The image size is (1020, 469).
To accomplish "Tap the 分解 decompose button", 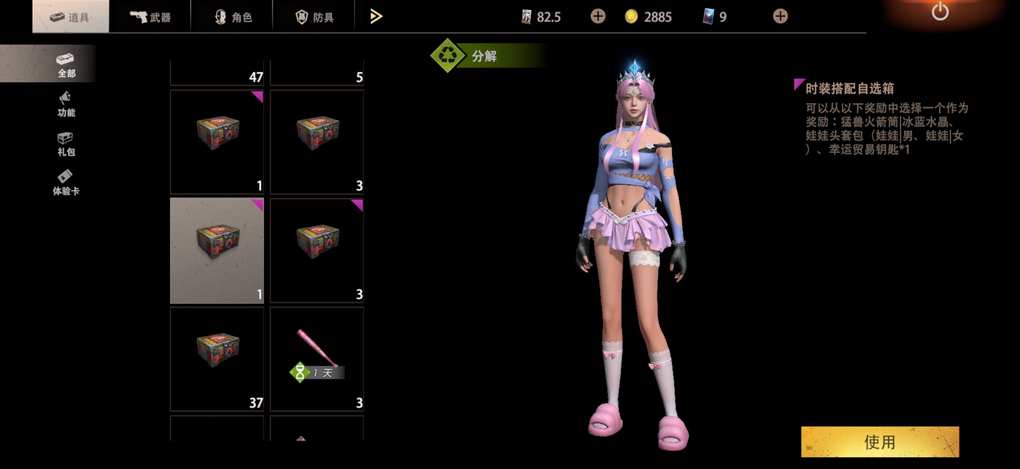I will pyautogui.click(x=480, y=57).
